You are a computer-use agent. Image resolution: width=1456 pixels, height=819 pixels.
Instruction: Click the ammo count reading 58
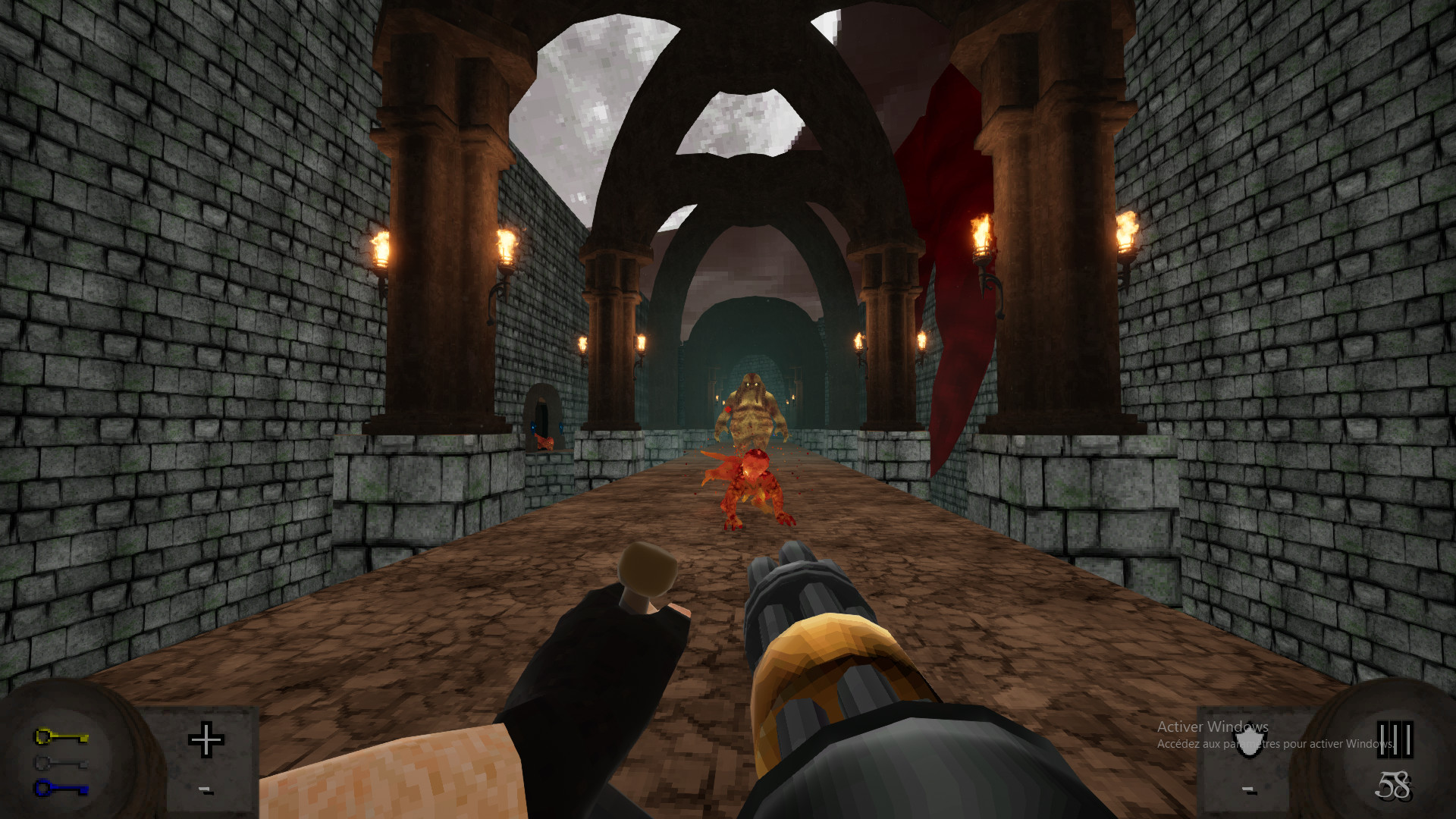pos(1394,787)
